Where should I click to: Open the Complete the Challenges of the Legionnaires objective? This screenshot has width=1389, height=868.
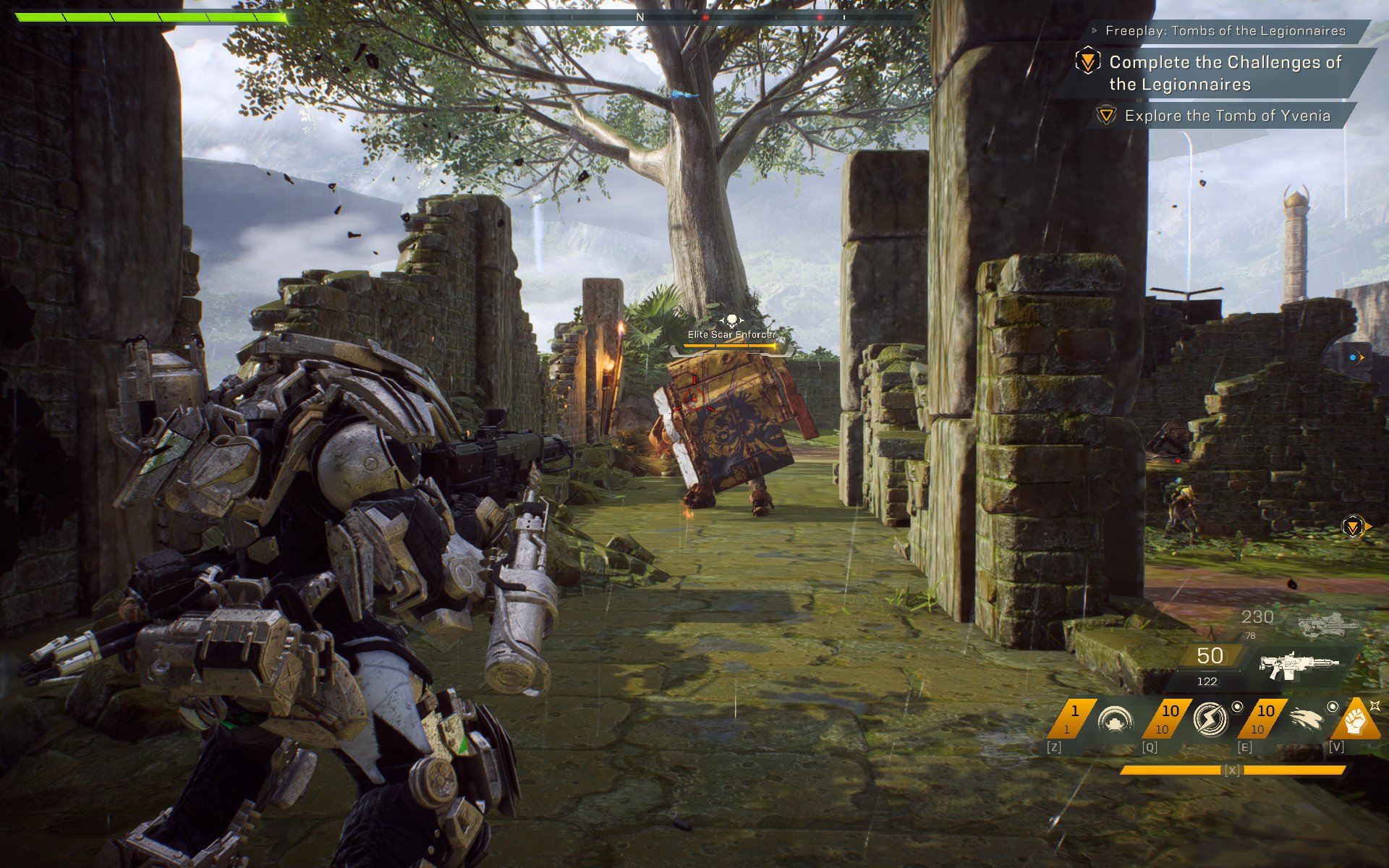tap(1225, 73)
